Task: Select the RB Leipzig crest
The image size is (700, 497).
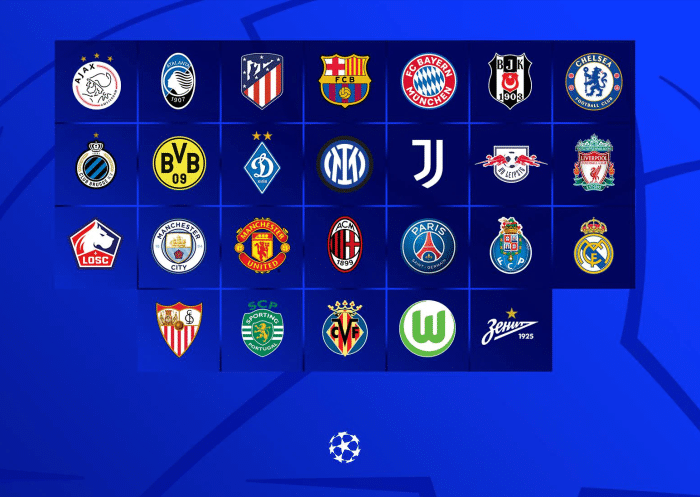Action: (510, 164)
